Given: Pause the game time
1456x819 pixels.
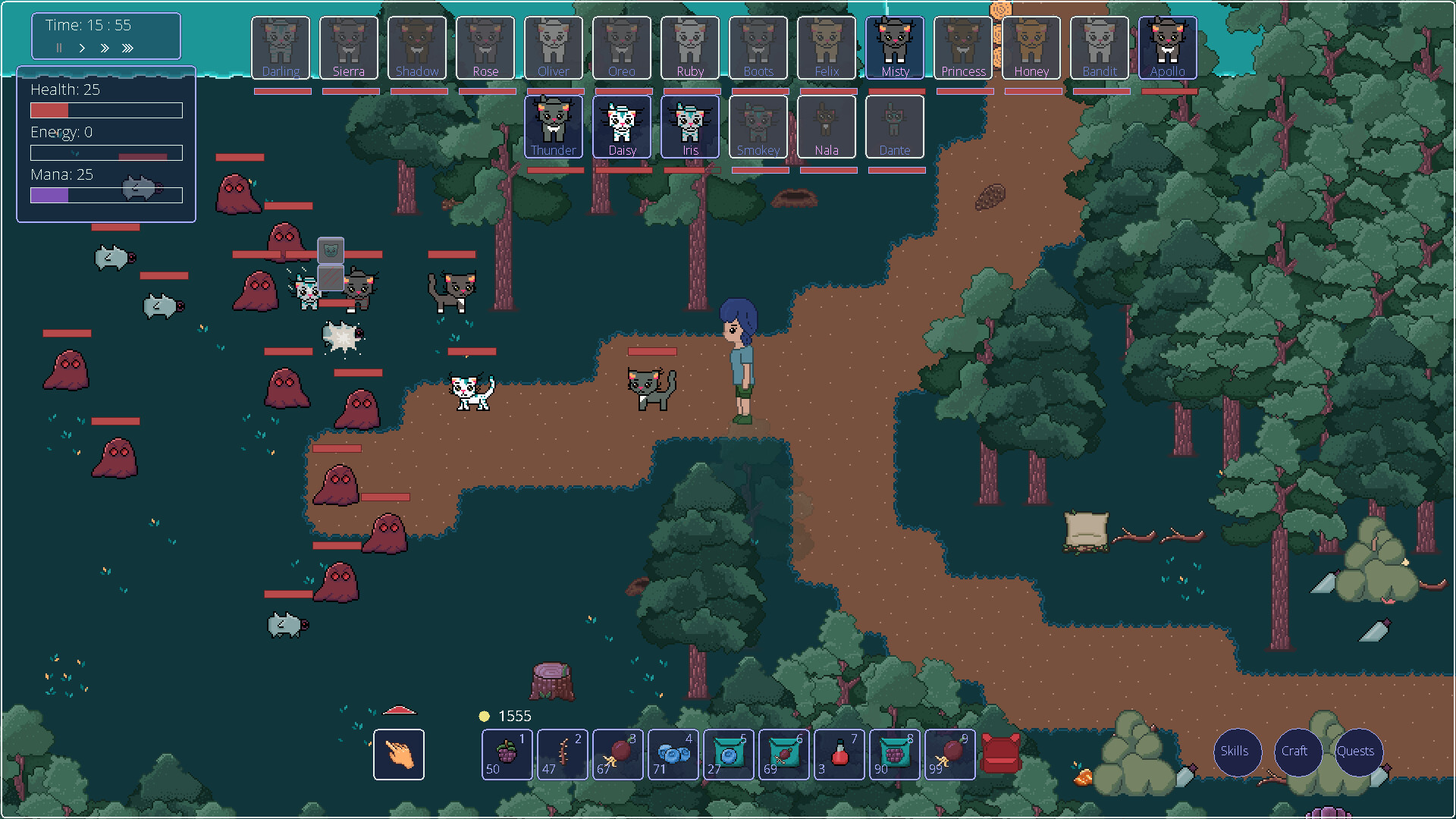Looking at the screenshot, I should point(58,48).
